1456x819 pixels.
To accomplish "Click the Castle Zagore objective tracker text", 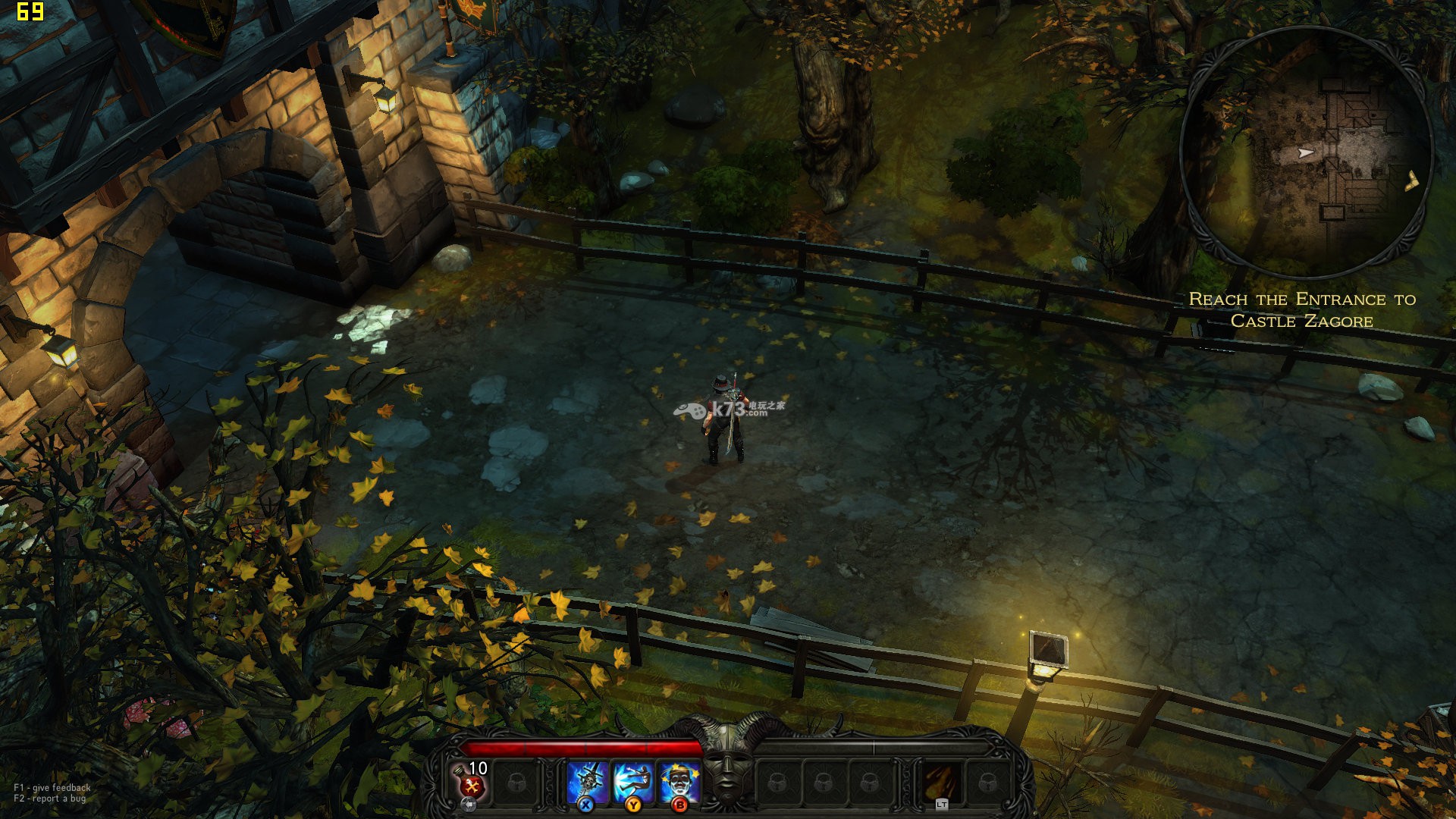I will click(1302, 310).
